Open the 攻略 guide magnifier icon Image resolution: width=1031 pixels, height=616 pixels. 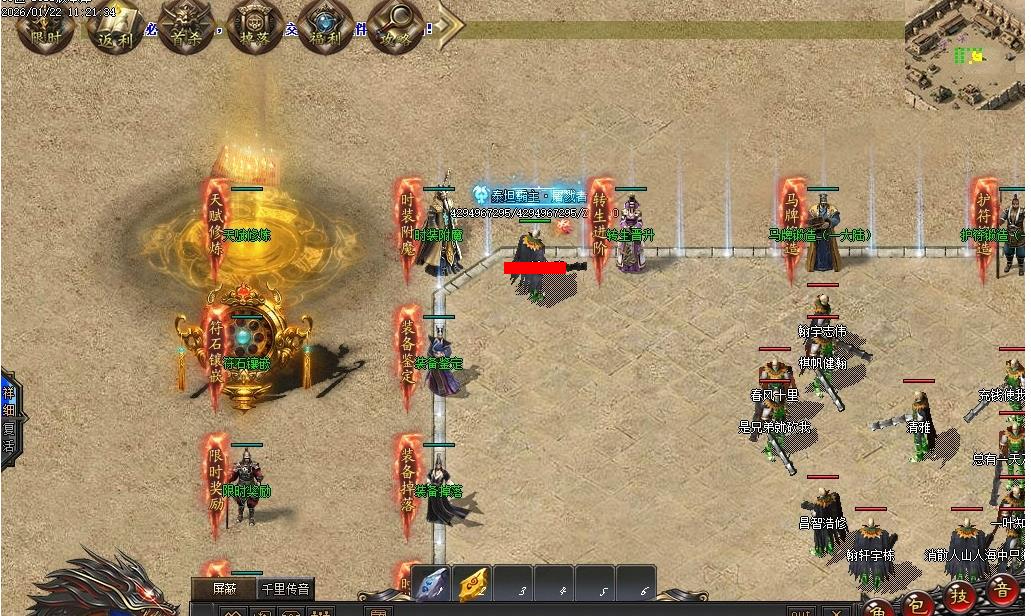click(x=394, y=24)
